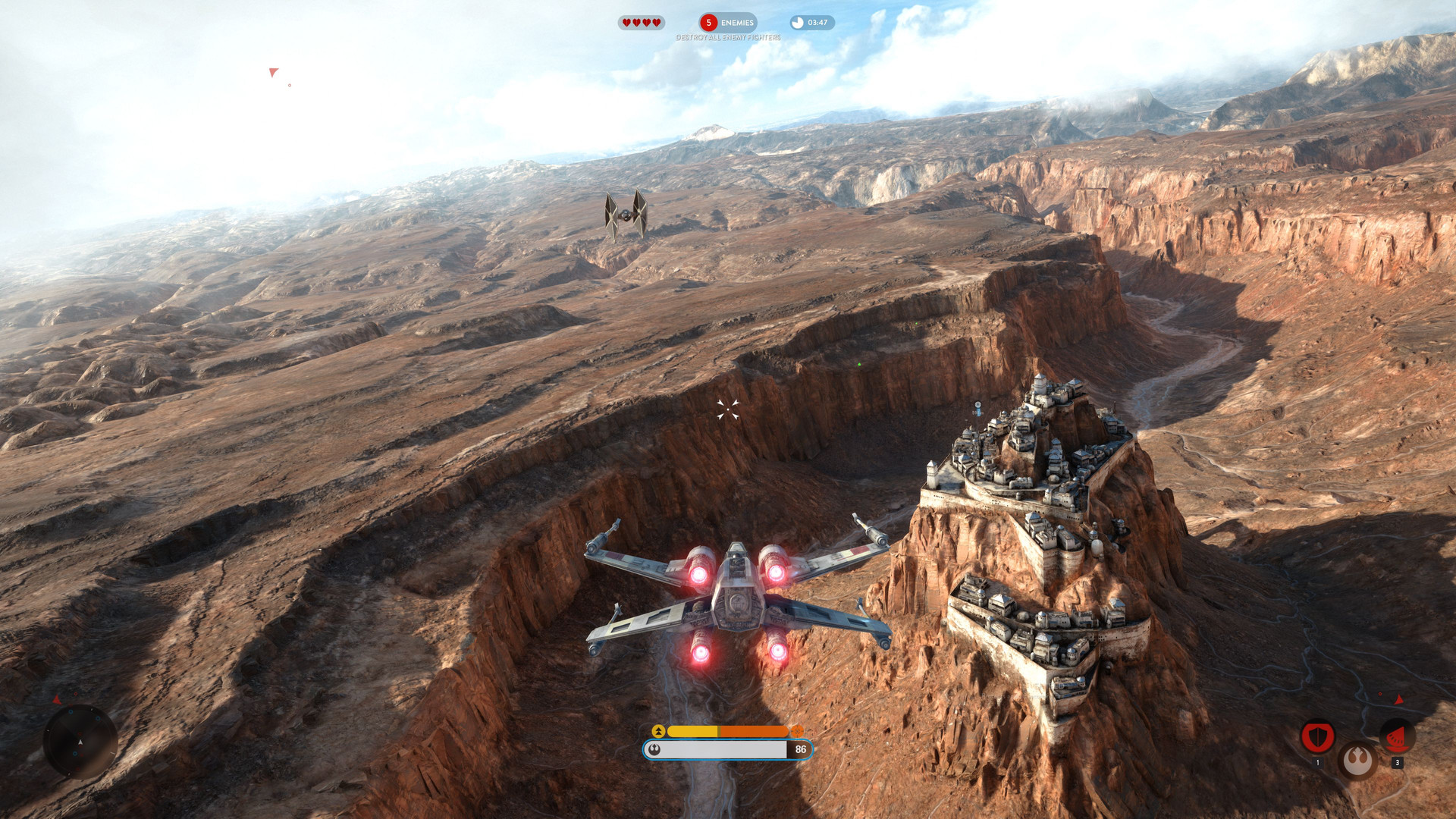The height and width of the screenshot is (819, 1456).
Task: Click the circular radar minimap
Action: (x=80, y=742)
